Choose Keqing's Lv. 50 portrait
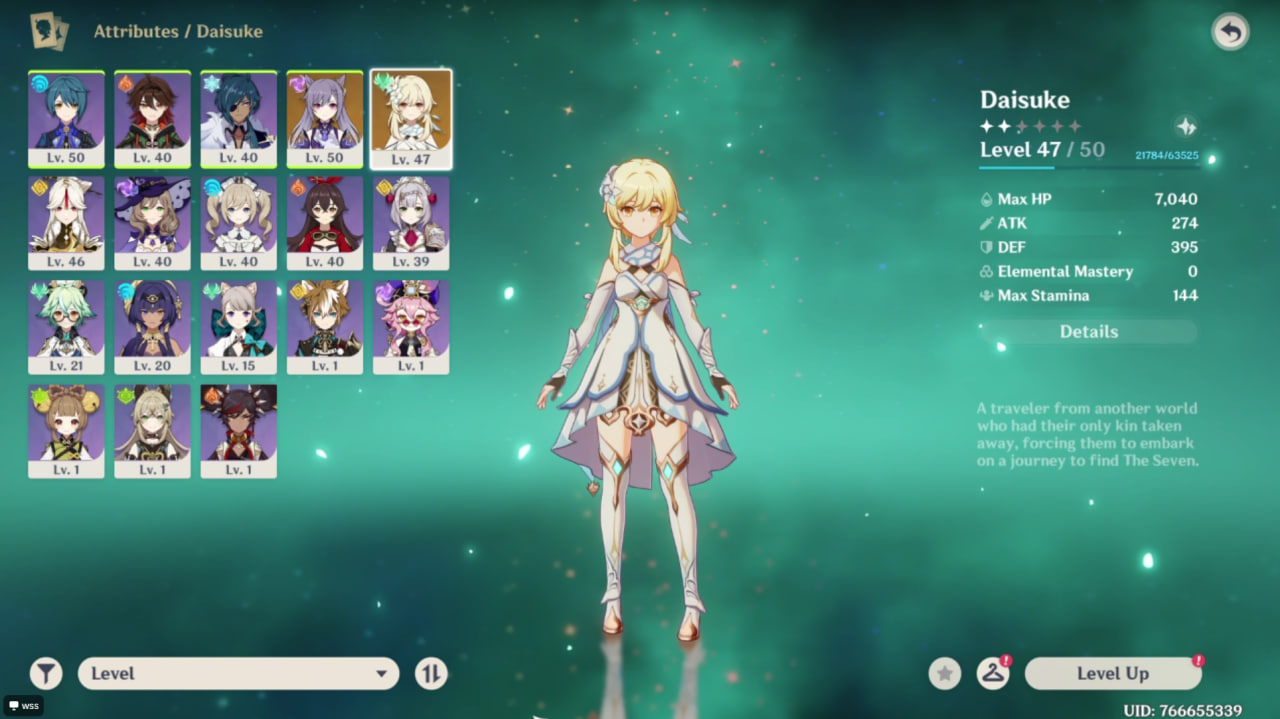Screen dimensions: 1280x719 325,118
